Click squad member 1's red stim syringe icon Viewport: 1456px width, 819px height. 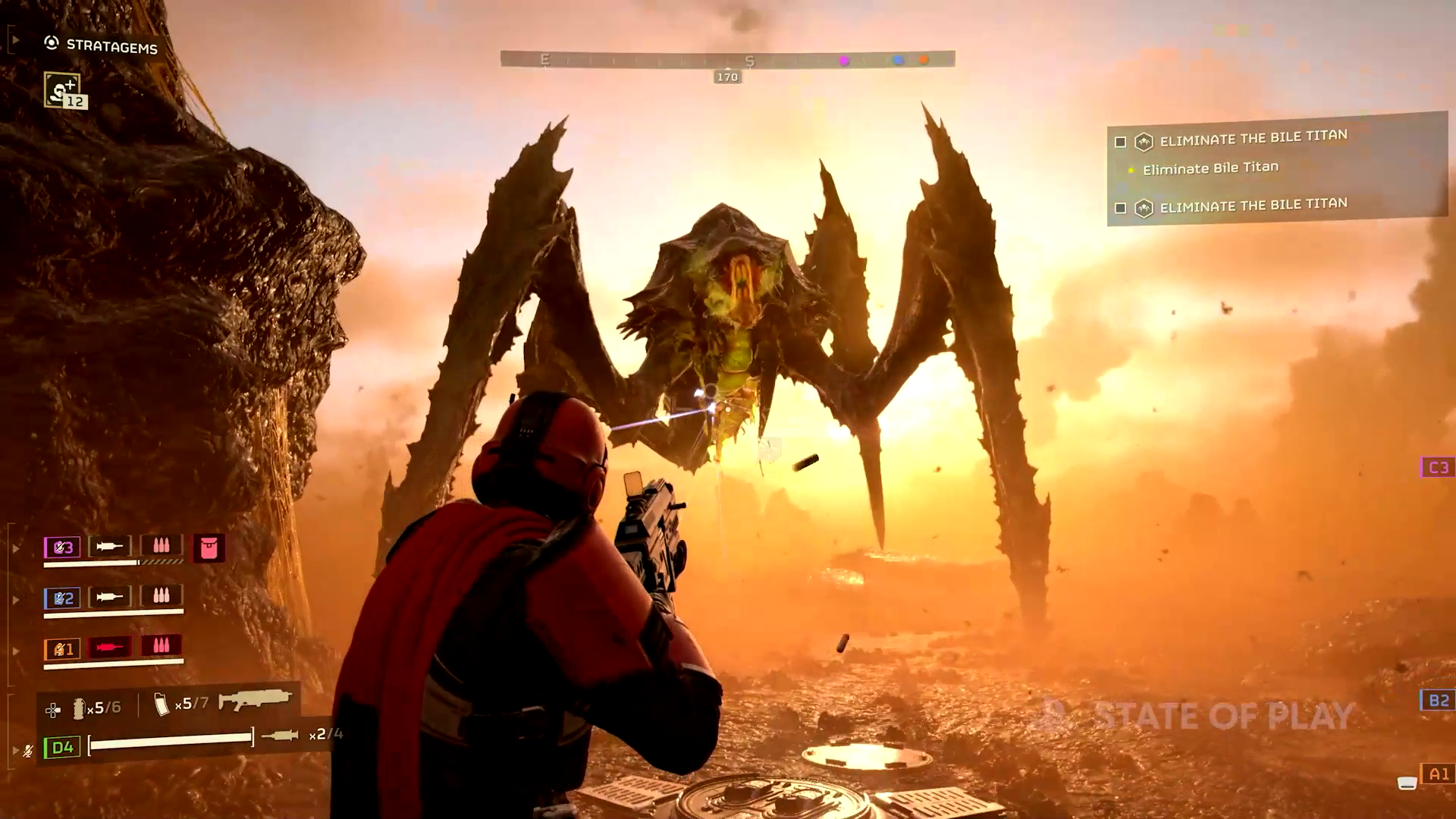pos(109,647)
